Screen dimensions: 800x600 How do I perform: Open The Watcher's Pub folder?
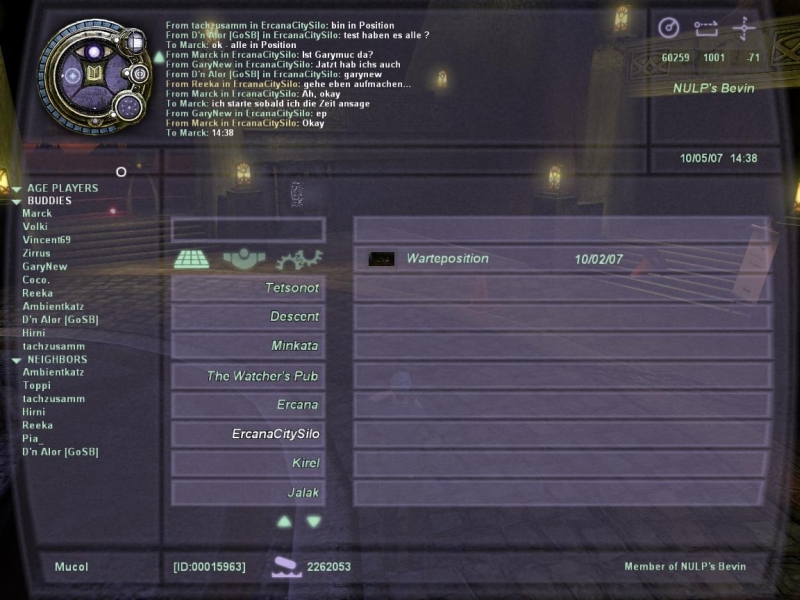tap(248, 376)
